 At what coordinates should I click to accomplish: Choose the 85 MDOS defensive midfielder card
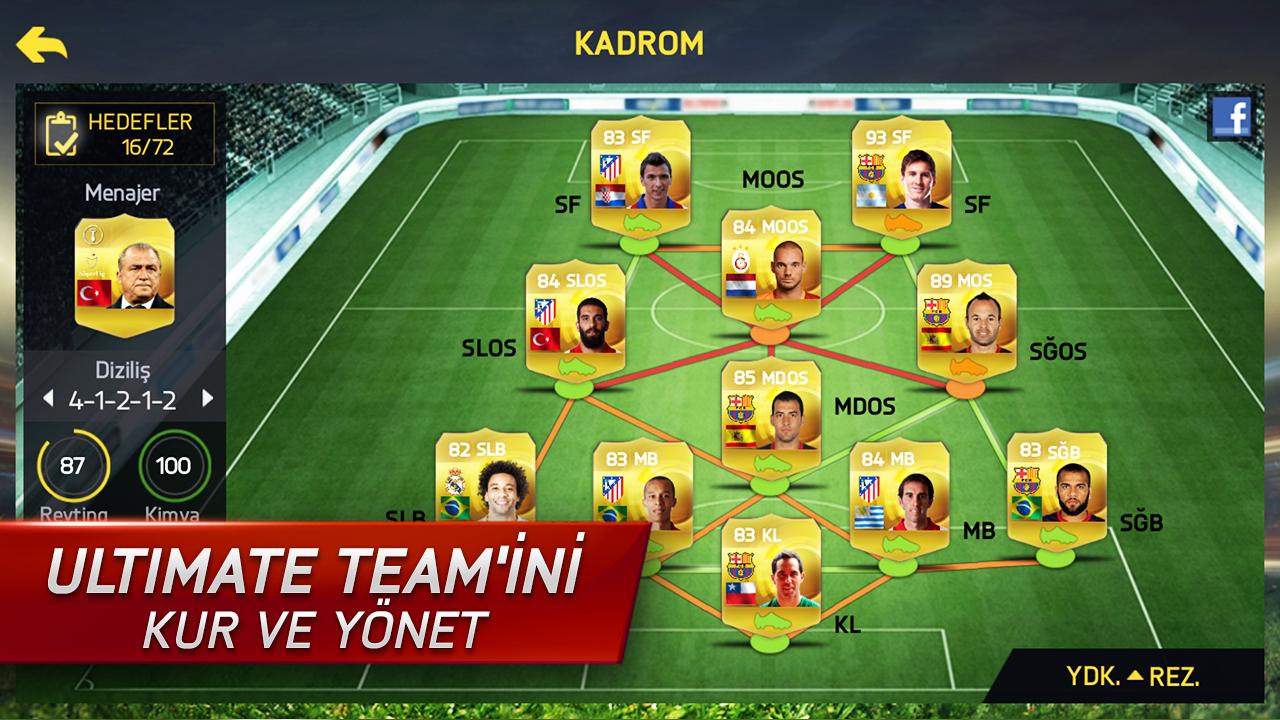click(x=771, y=412)
